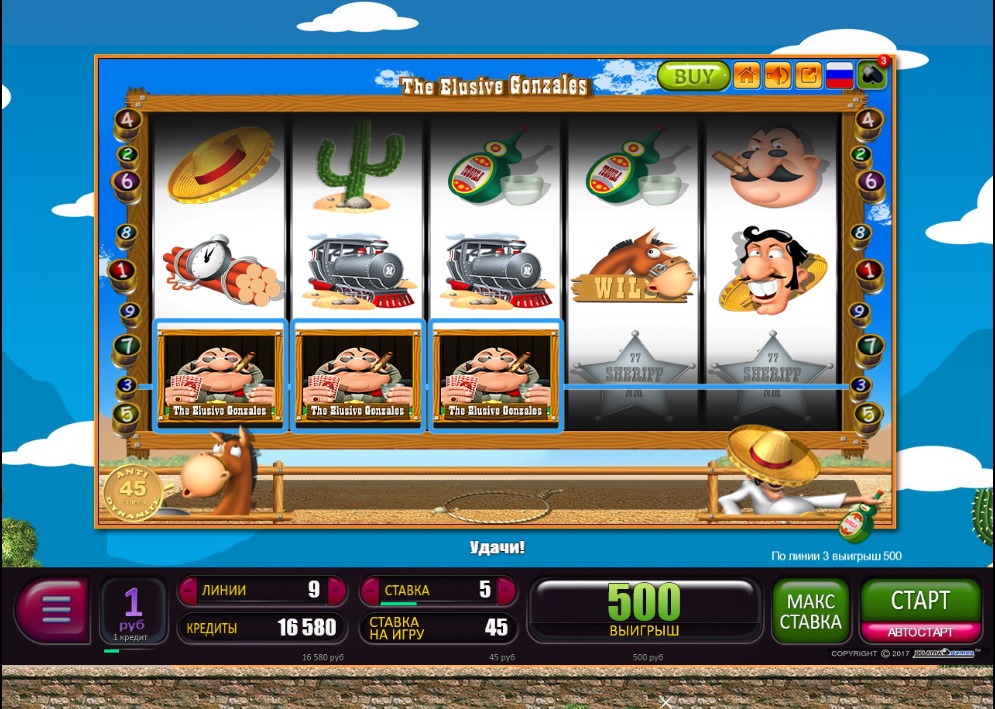Choose payline 1 on the left rail

tap(123, 271)
